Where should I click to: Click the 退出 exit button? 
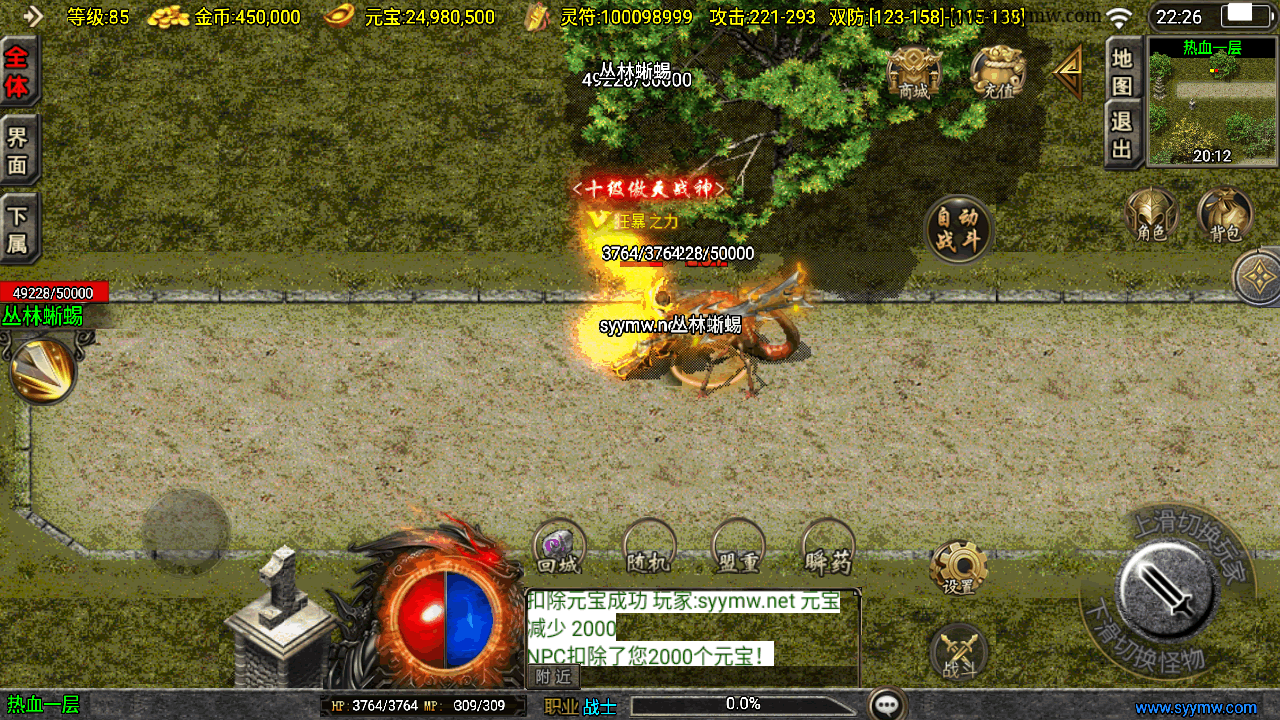1123,135
